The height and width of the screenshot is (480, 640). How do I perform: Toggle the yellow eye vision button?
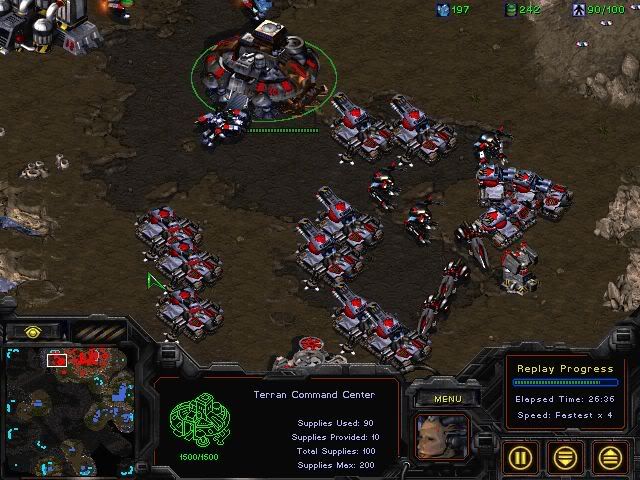point(33,331)
